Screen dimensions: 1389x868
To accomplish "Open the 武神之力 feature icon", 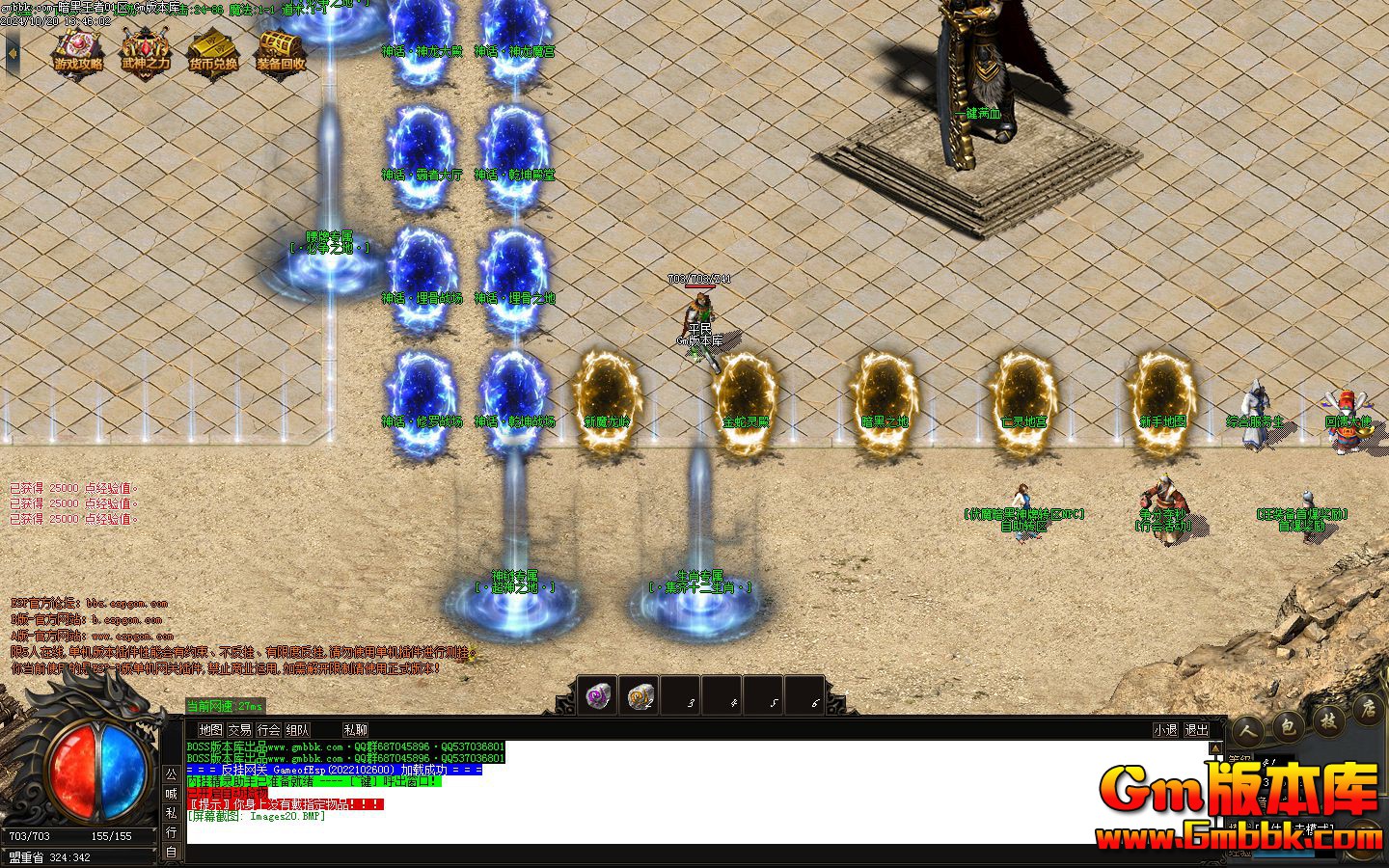I will point(146,51).
